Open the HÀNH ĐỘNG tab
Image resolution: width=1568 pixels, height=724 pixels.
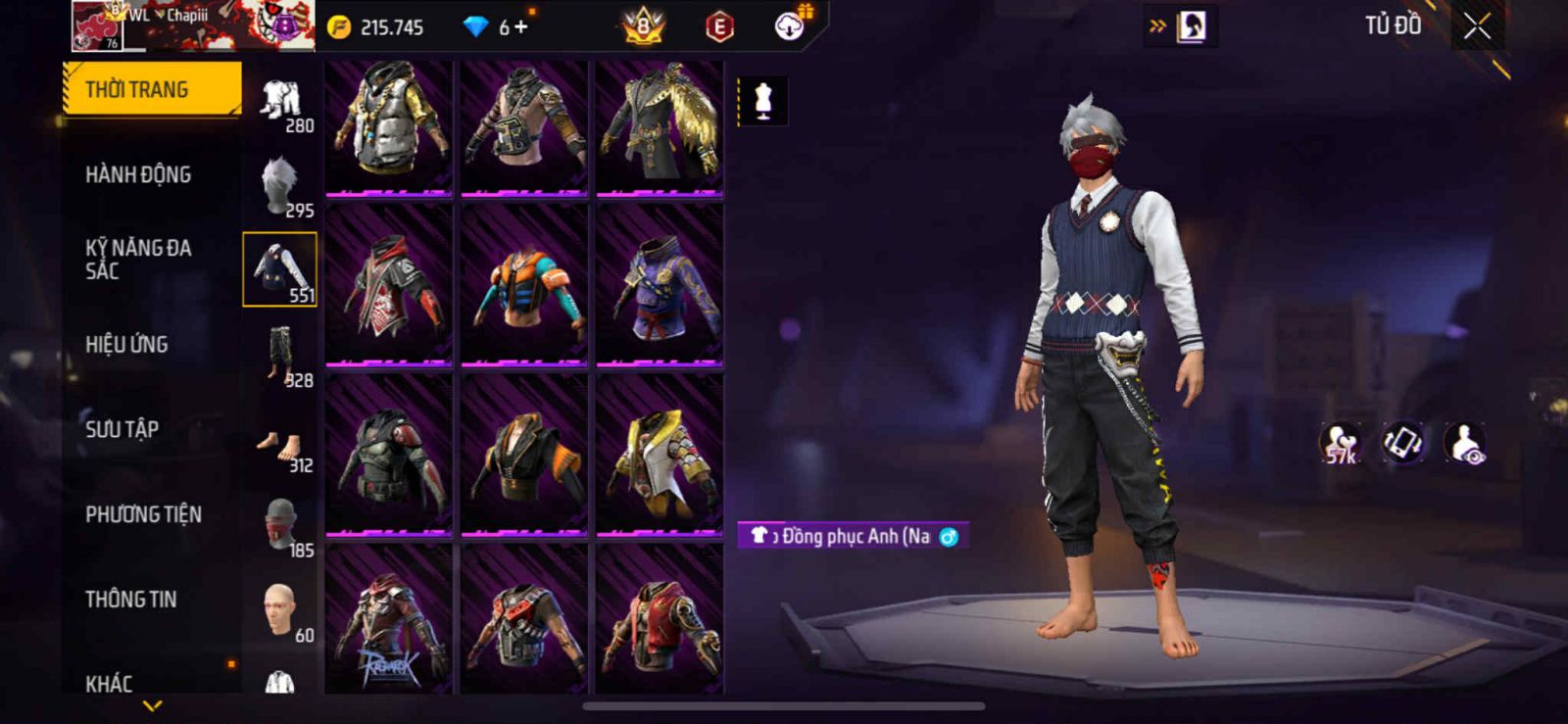(x=138, y=174)
